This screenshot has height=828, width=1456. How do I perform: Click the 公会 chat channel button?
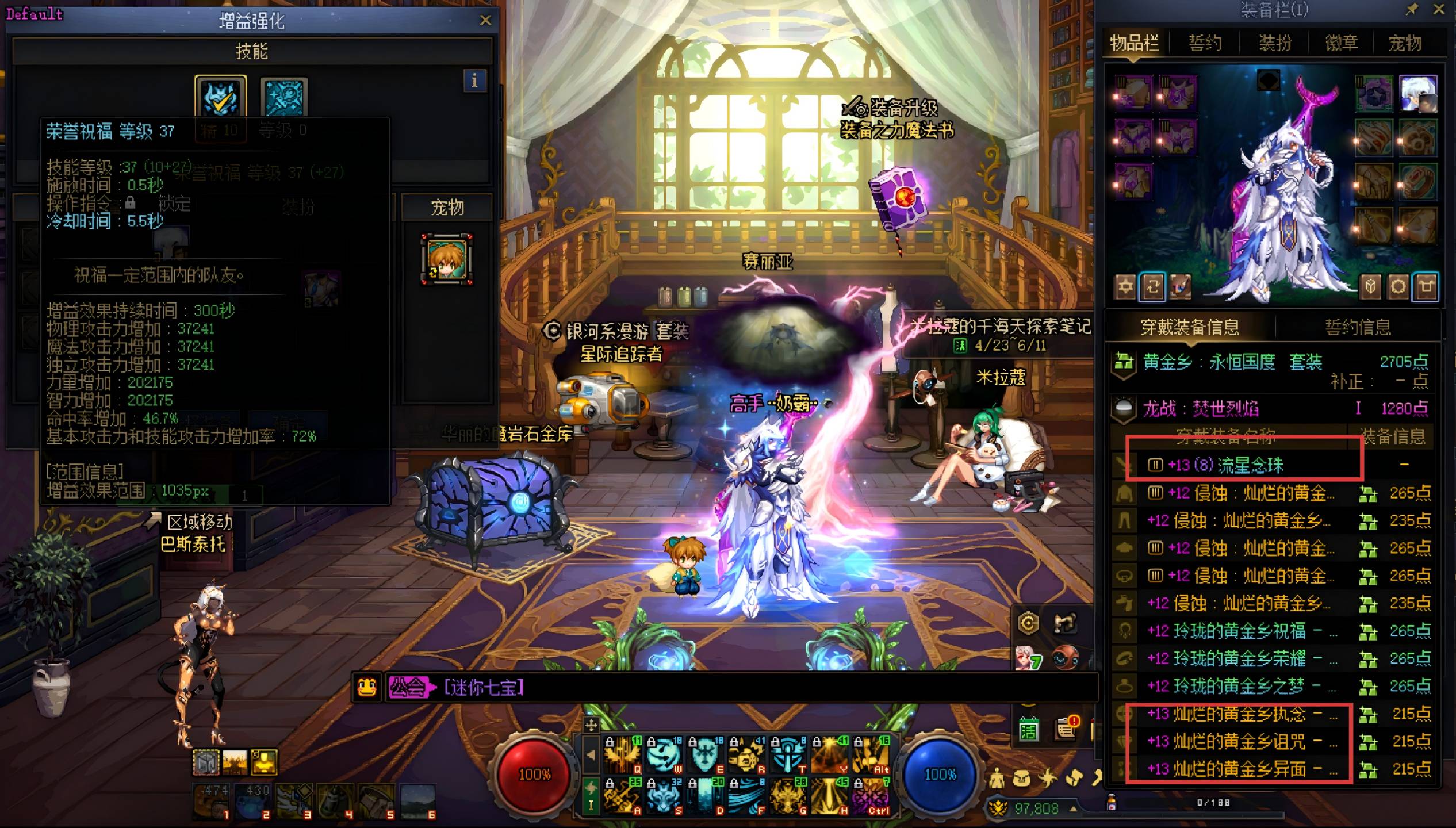(x=408, y=687)
